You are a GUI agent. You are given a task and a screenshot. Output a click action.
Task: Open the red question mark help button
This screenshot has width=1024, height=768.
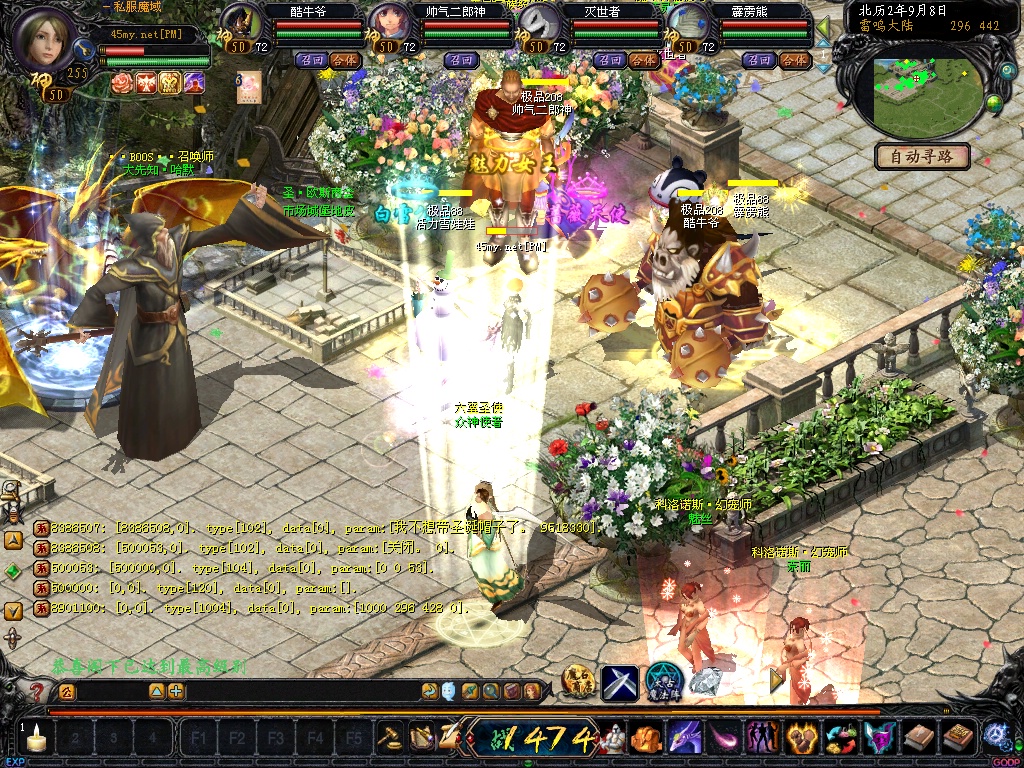[x=36, y=691]
